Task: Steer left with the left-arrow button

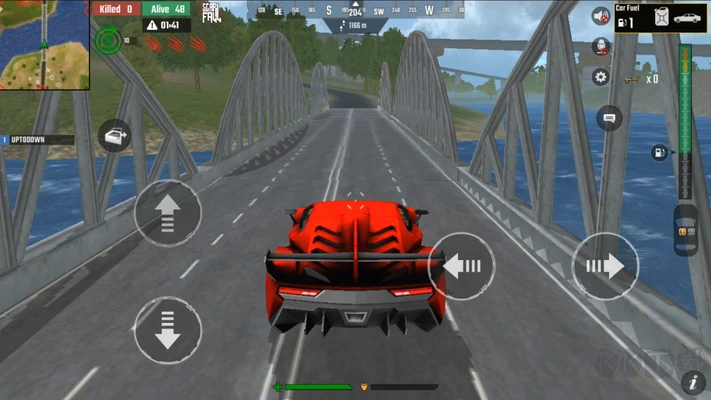Action: [x=462, y=265]
